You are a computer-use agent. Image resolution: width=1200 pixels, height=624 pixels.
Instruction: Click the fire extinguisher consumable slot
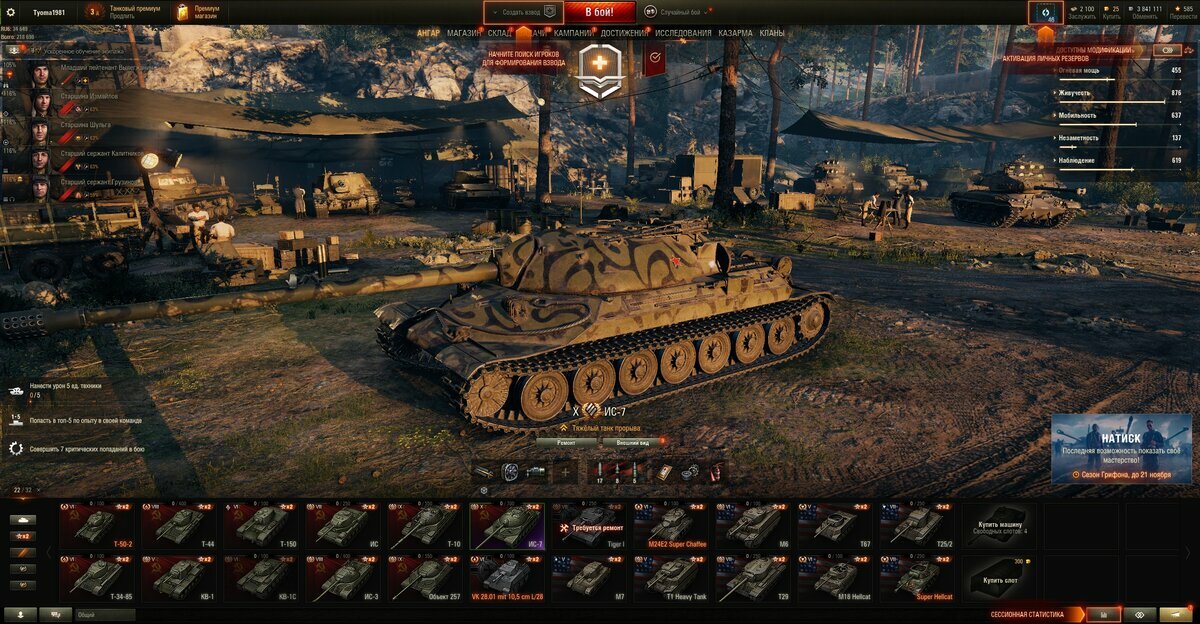(x=716, y=471)
